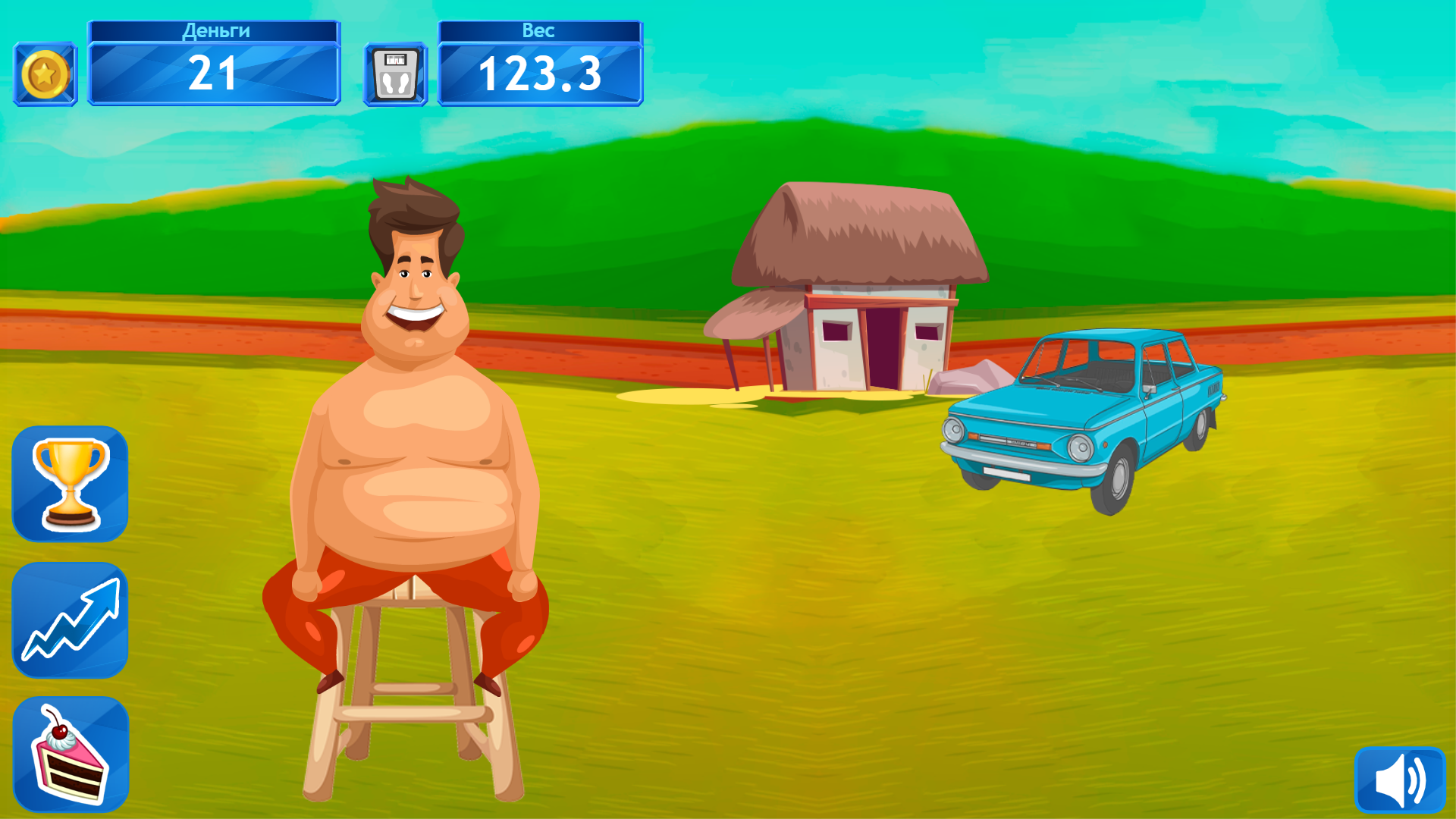Select the Вес weight display panel
The height and width of the screenshot is (819, 1456).
(x=540, y=61)
